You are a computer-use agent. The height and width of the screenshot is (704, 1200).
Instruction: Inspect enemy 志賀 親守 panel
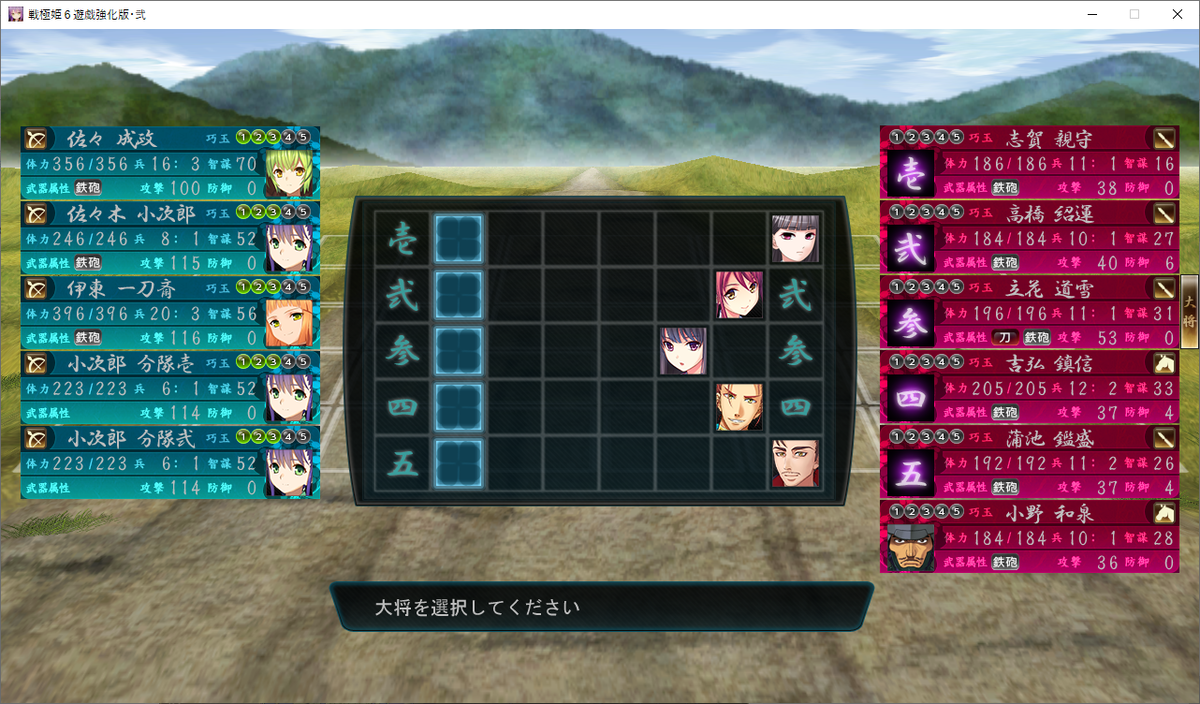click(1030, 162)
